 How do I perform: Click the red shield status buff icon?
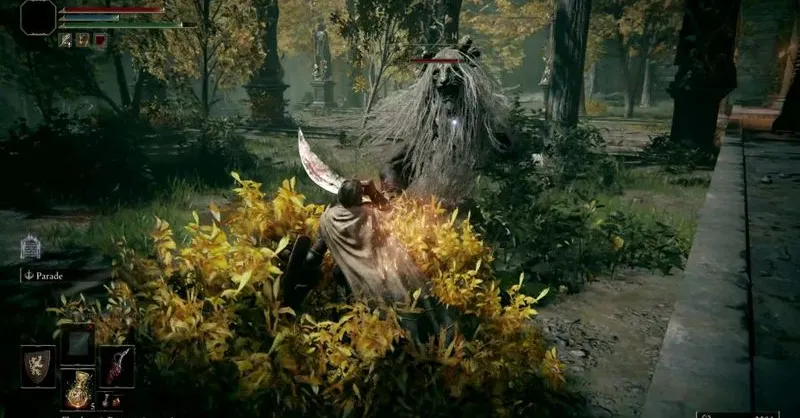tap(100, 40)
